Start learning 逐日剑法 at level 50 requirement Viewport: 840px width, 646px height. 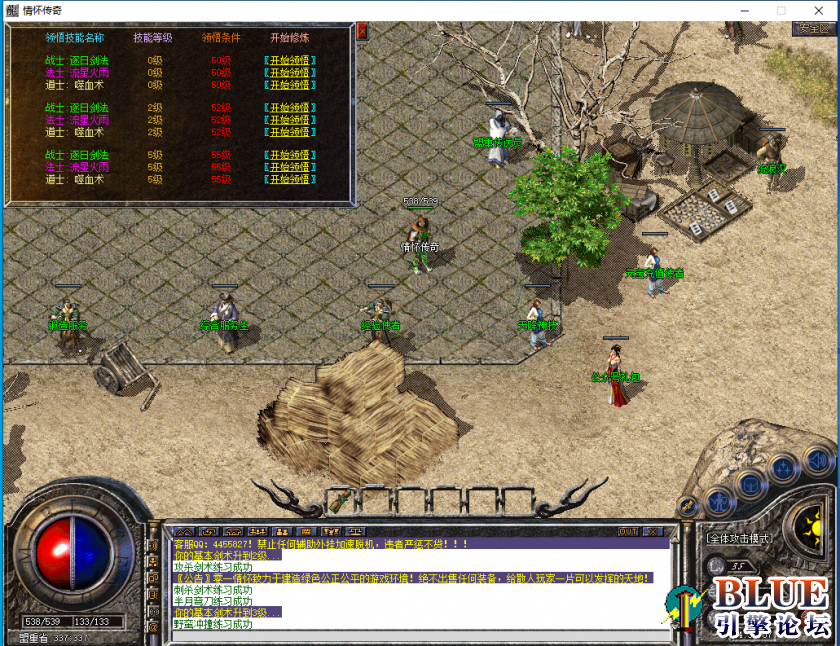(x=290, y=61)
